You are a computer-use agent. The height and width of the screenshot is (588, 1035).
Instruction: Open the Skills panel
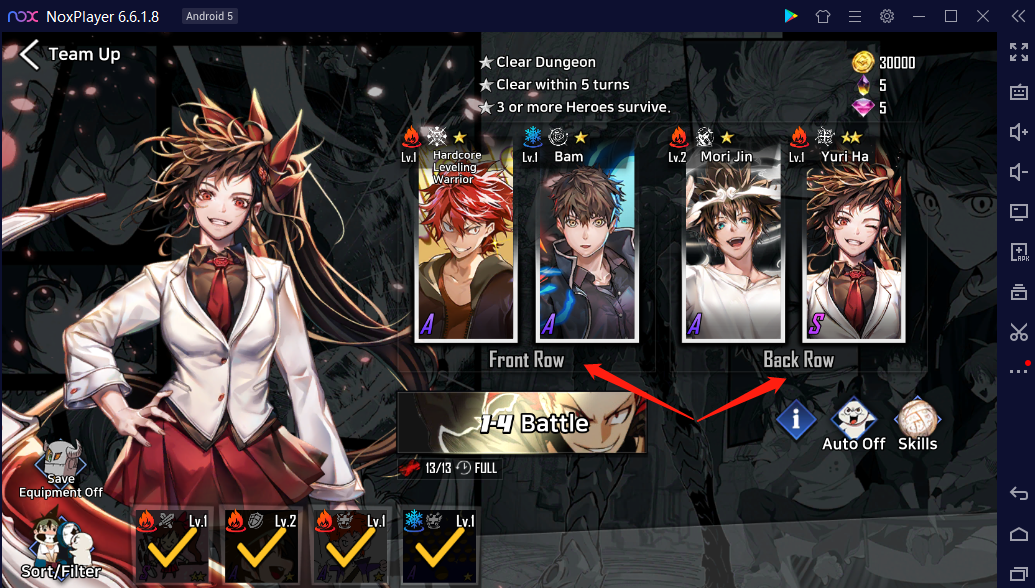916,424
